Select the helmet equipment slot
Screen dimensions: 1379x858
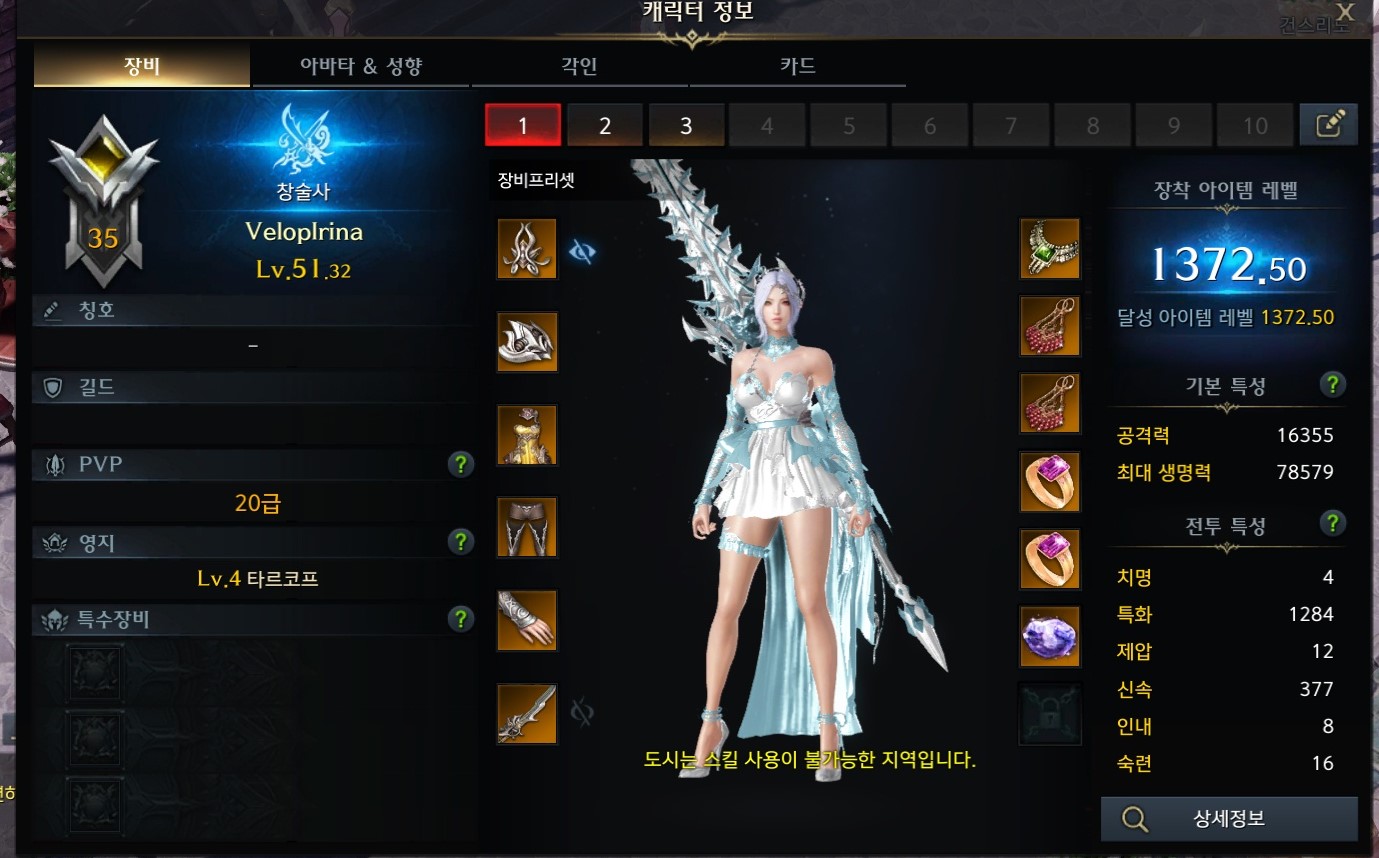pyautogui.click(x=527, y=249)
